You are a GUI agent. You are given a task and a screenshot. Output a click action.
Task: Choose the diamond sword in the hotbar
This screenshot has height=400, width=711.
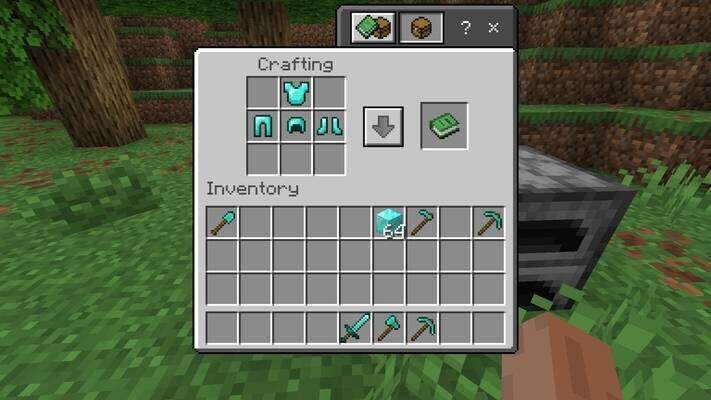click(x=356, y=328)
